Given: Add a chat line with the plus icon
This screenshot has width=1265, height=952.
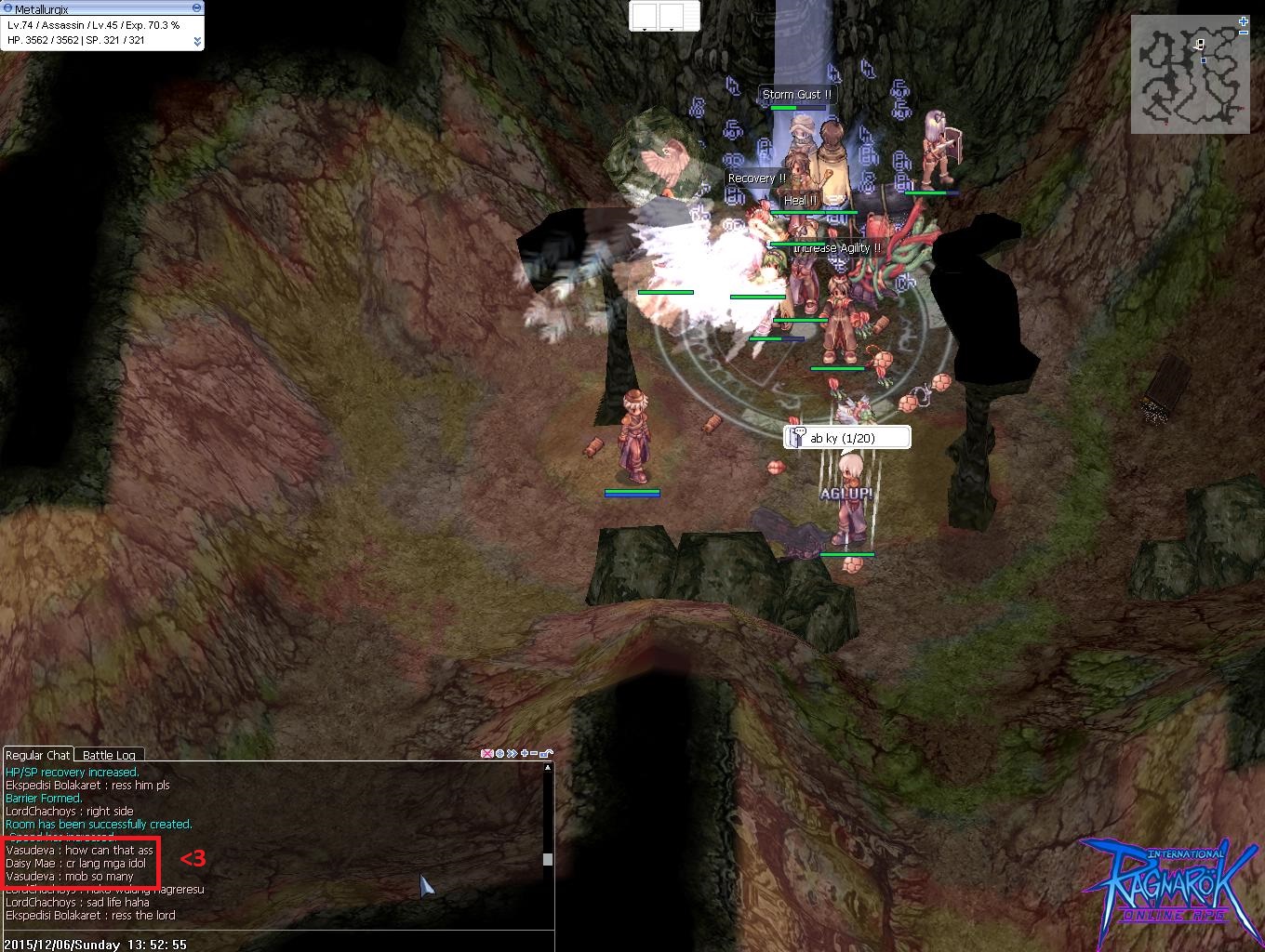Looking at the screenshot, I should (x=523, y=753).
